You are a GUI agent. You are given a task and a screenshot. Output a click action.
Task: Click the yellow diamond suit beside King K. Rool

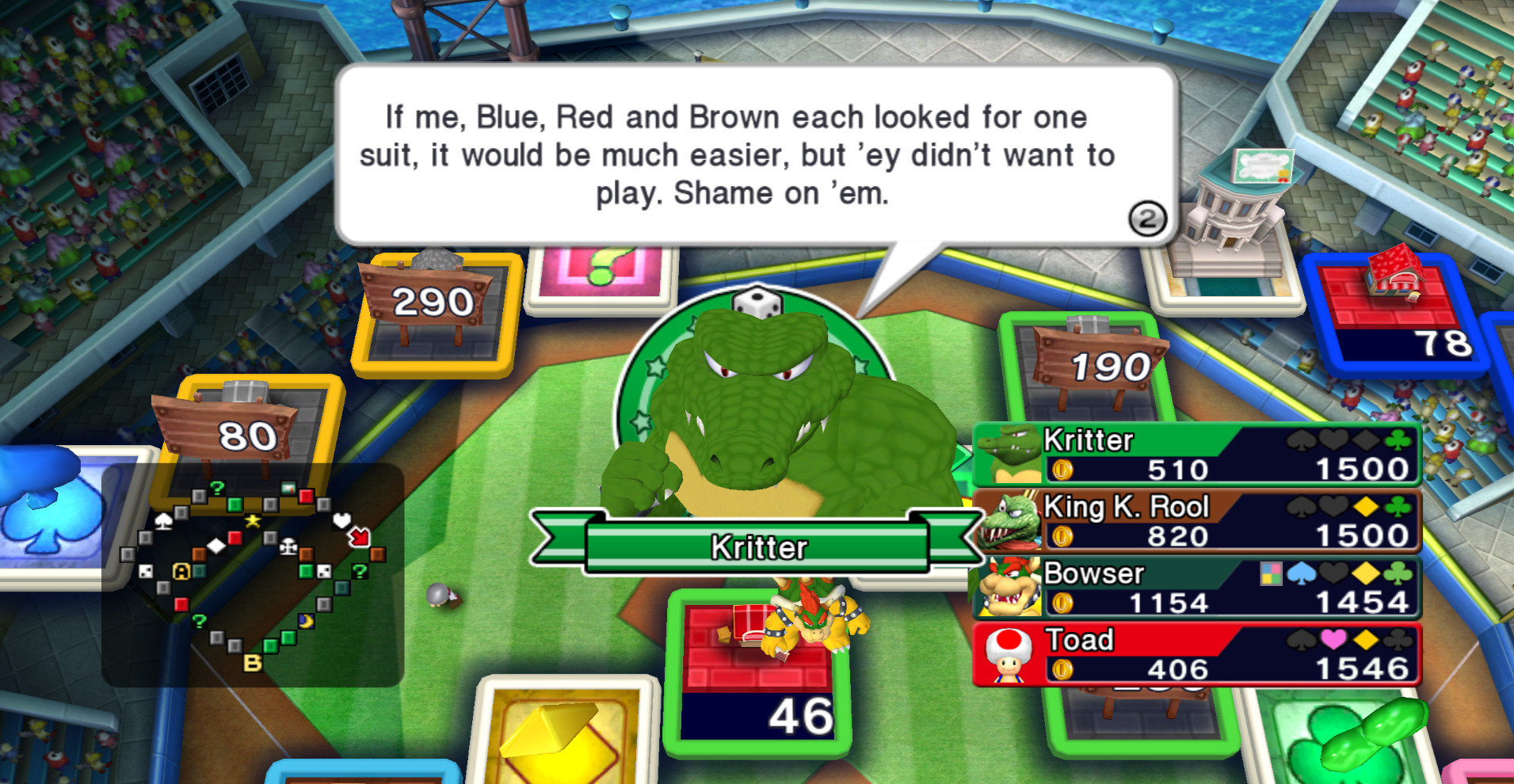pos(1365,507)
